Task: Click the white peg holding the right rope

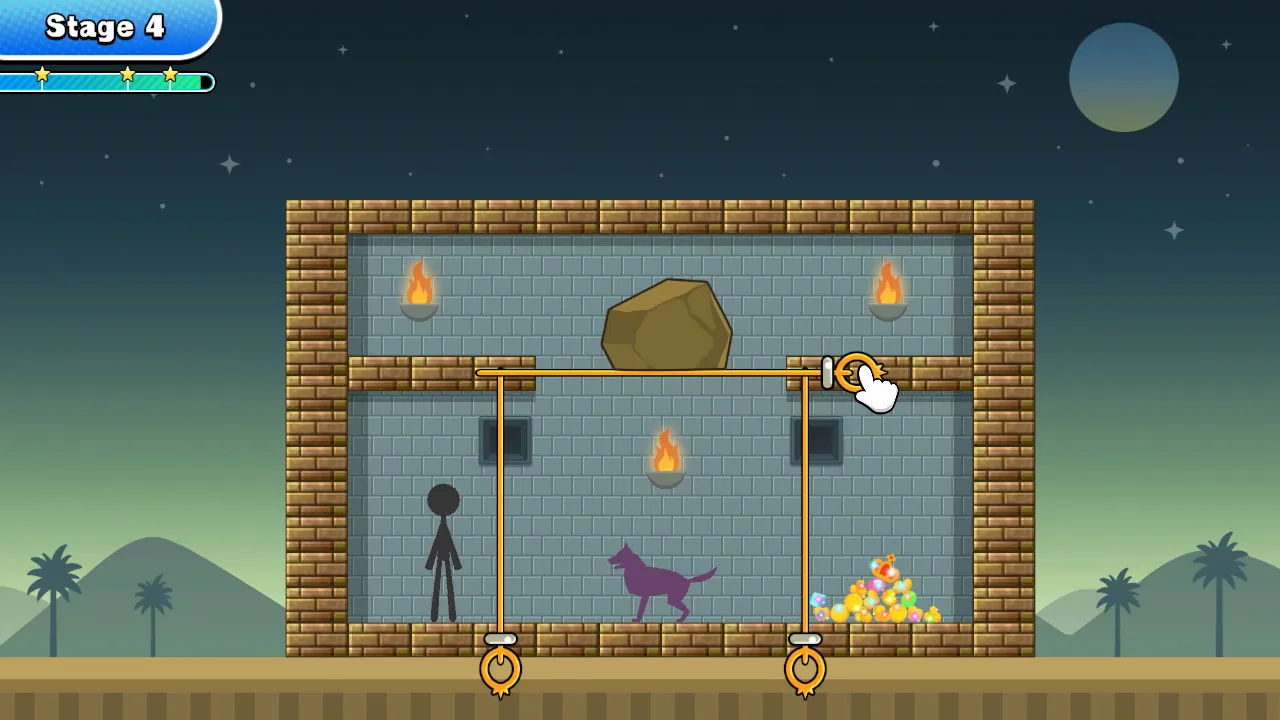Action: pyautogui.click(x=806, y=637)
